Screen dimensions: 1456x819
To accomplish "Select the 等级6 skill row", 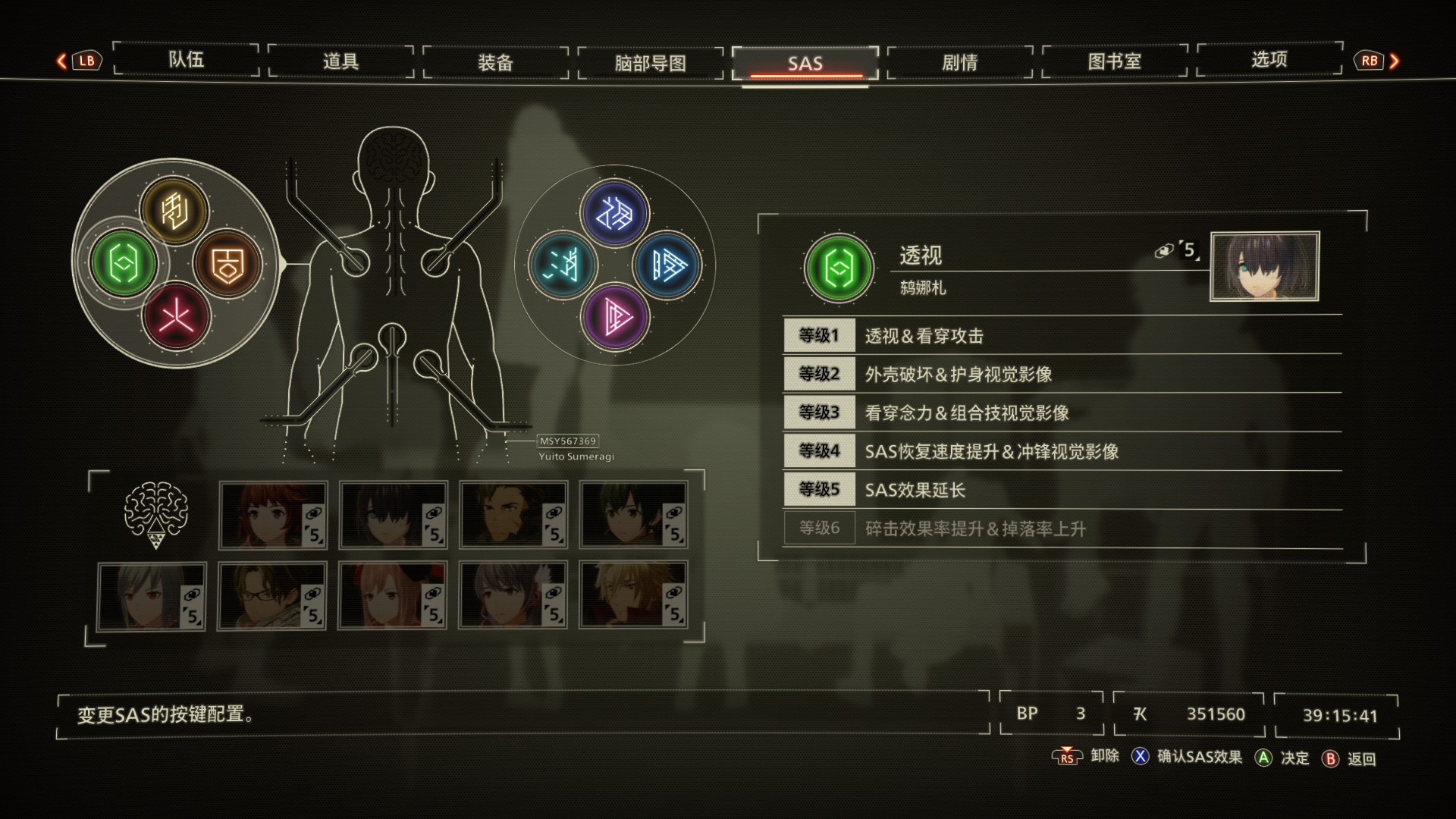I will pos(1062,529).
